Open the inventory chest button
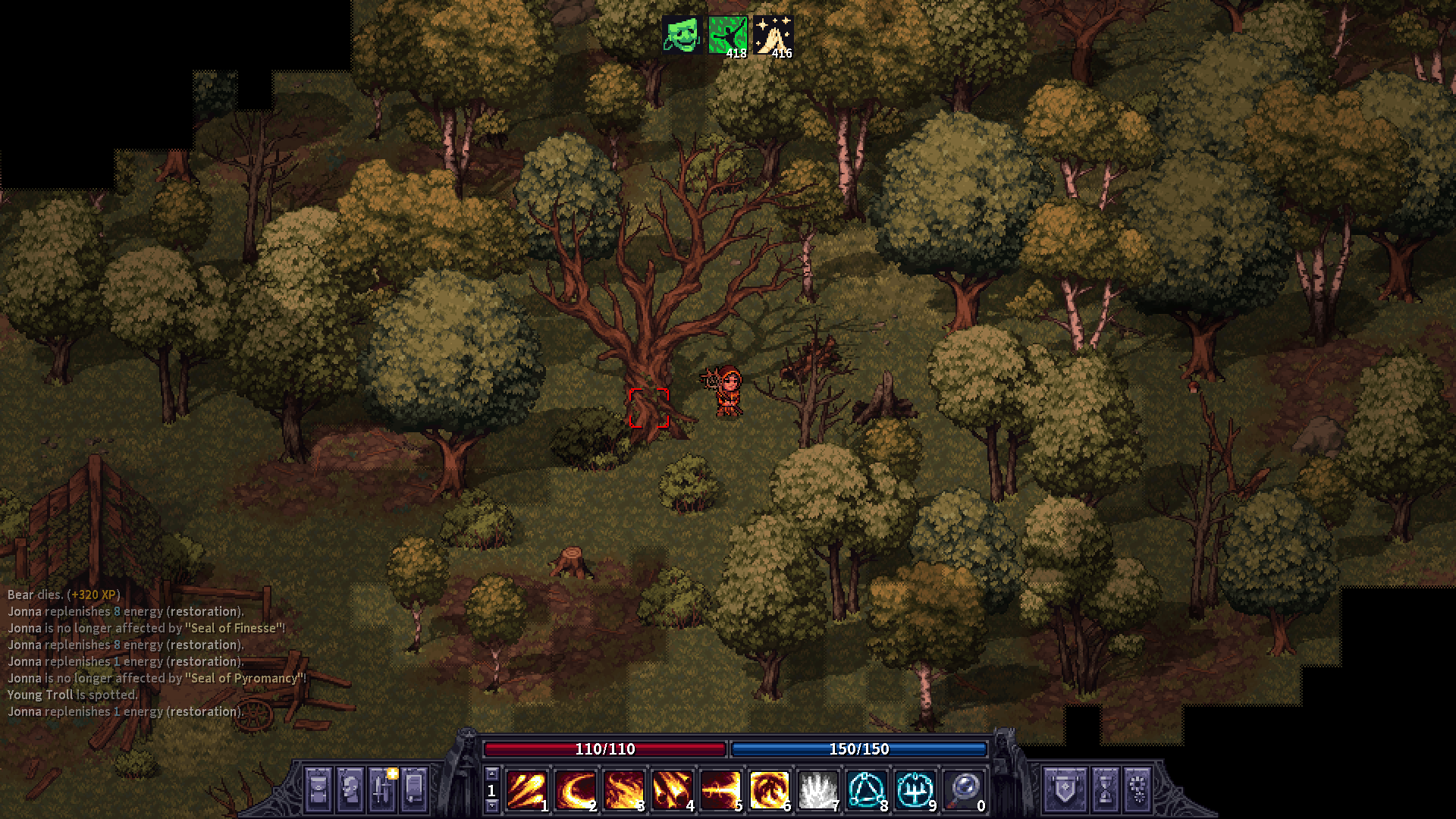This screenshot has width=1456, height=819. [x=318, y=789]
